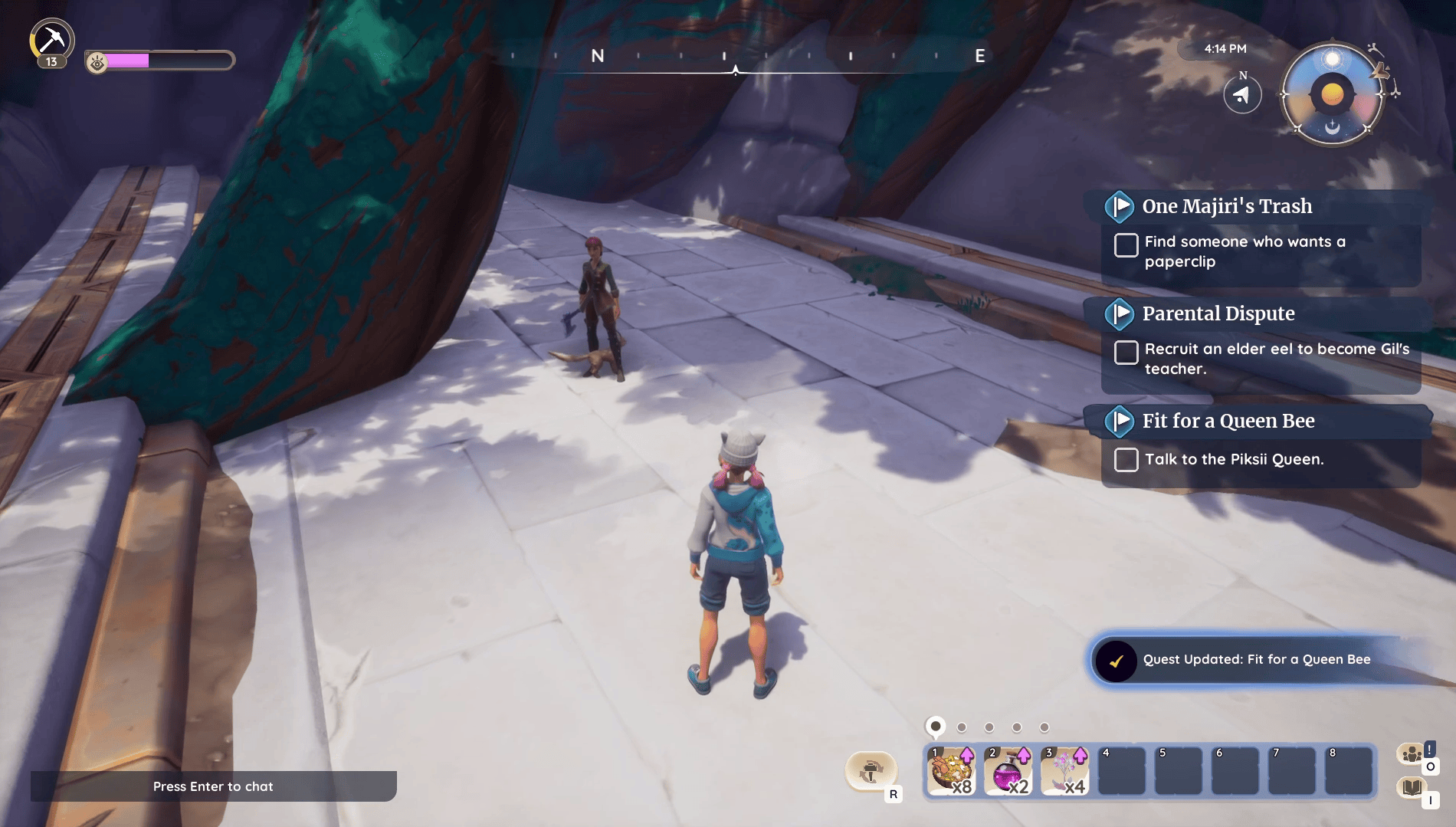The height and width of the screenshot is (827, 1456).
Task: Select the food dish hotbar slot
Action: [x=951, y=772]
